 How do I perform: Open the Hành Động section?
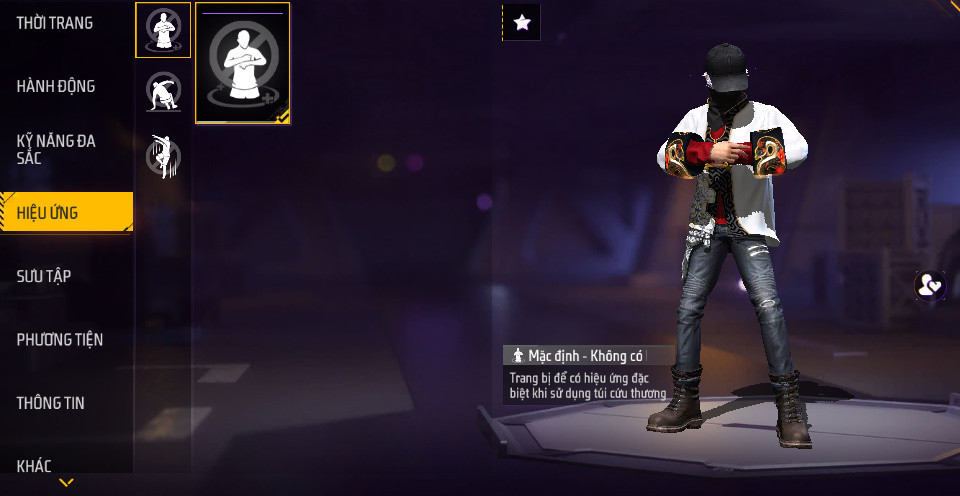click(x=56, y=86)
